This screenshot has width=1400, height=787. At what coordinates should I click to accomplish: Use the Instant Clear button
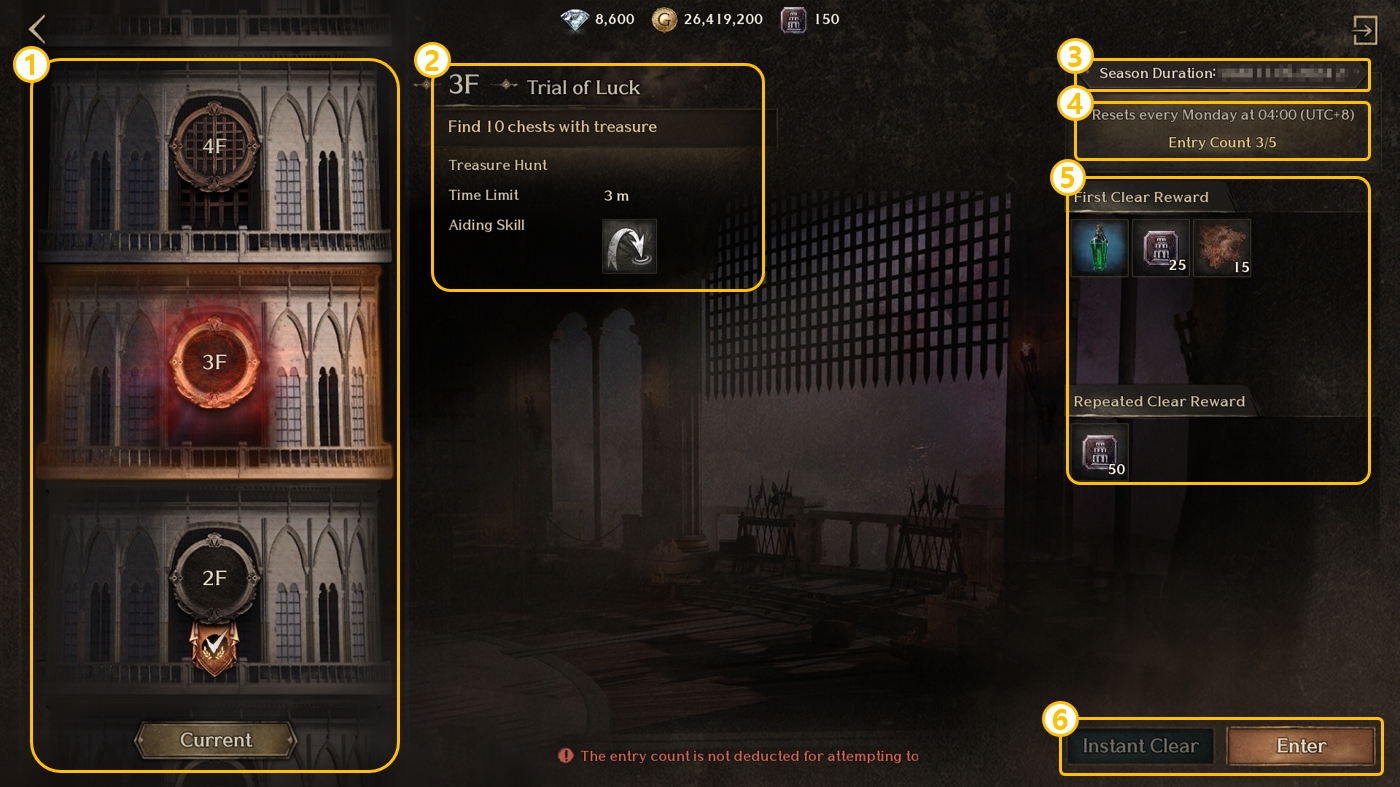[1140, 746]
